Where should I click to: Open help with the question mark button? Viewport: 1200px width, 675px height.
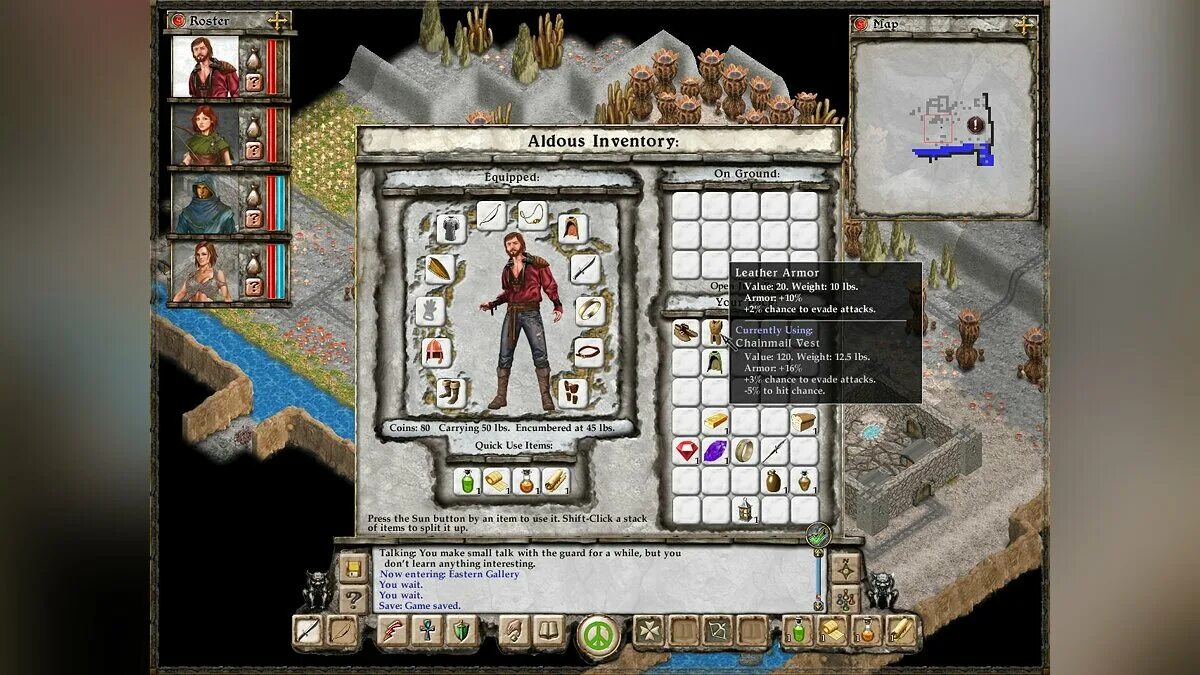(x=353, y=599)
